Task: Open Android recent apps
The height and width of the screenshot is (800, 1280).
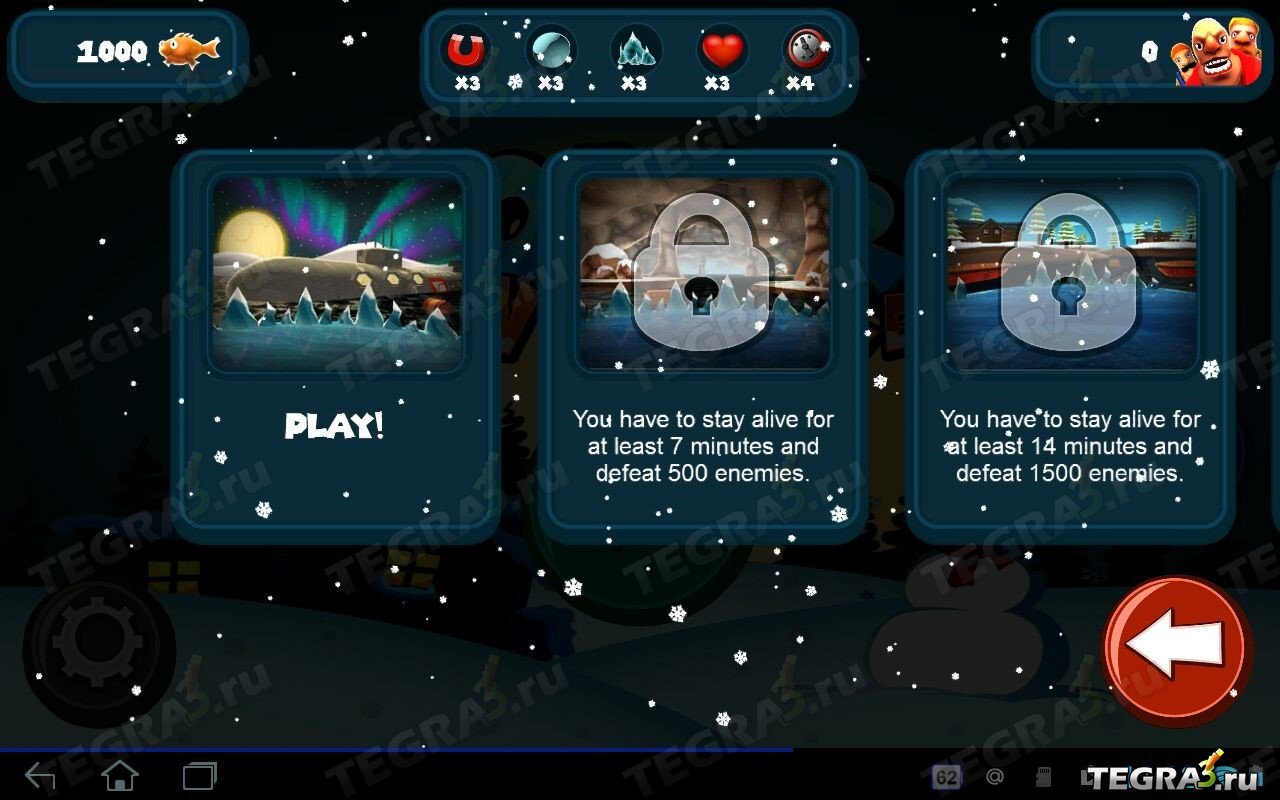Action: pos(199,775)
